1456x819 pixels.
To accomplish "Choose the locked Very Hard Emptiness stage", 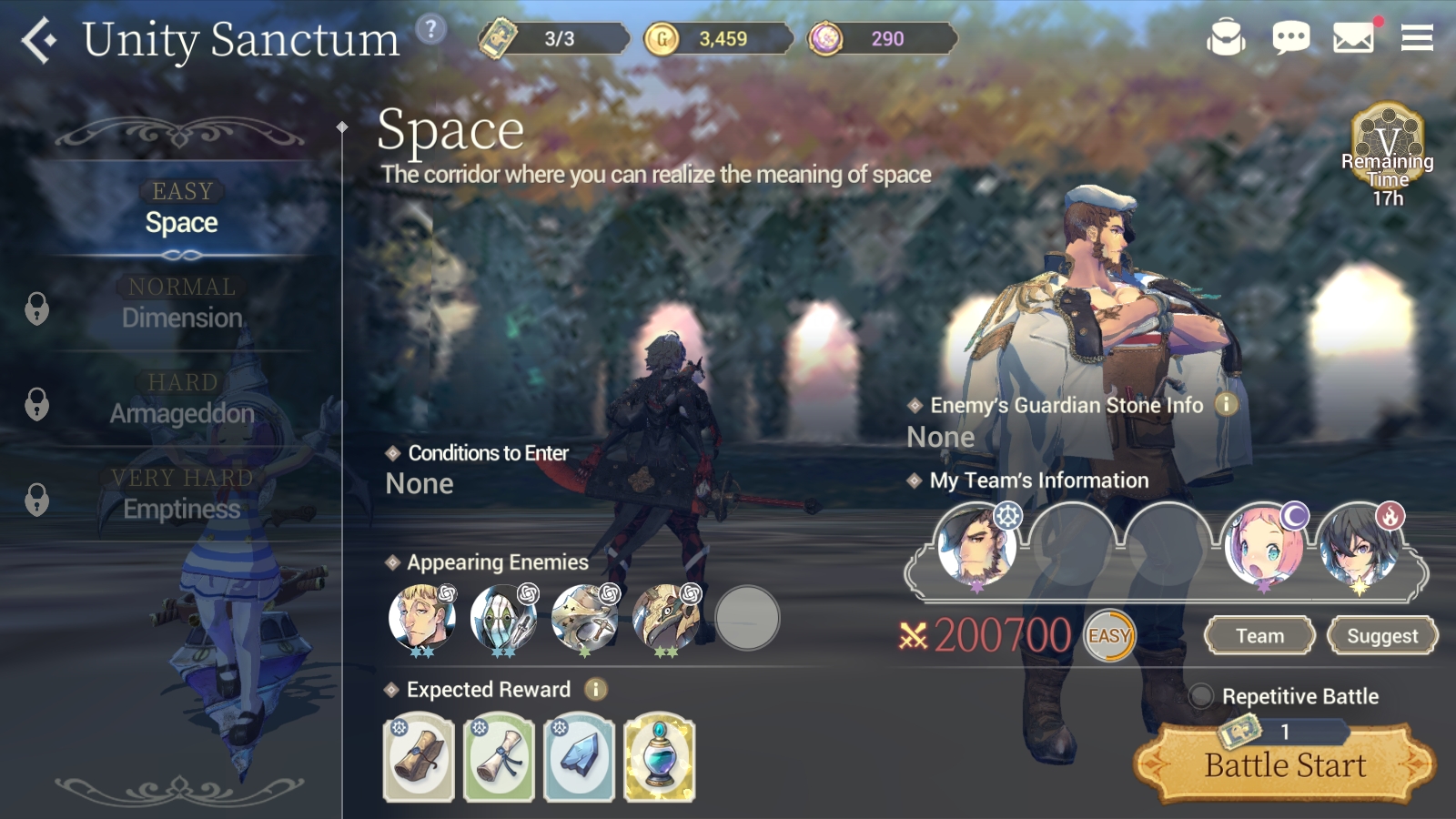I will pos(182,496).
